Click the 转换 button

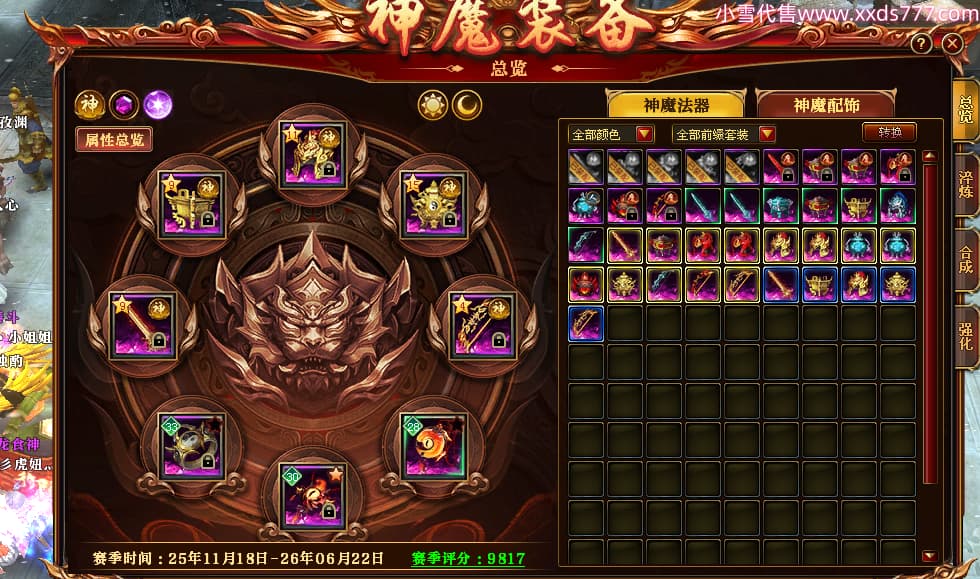(x=889, y=133)
